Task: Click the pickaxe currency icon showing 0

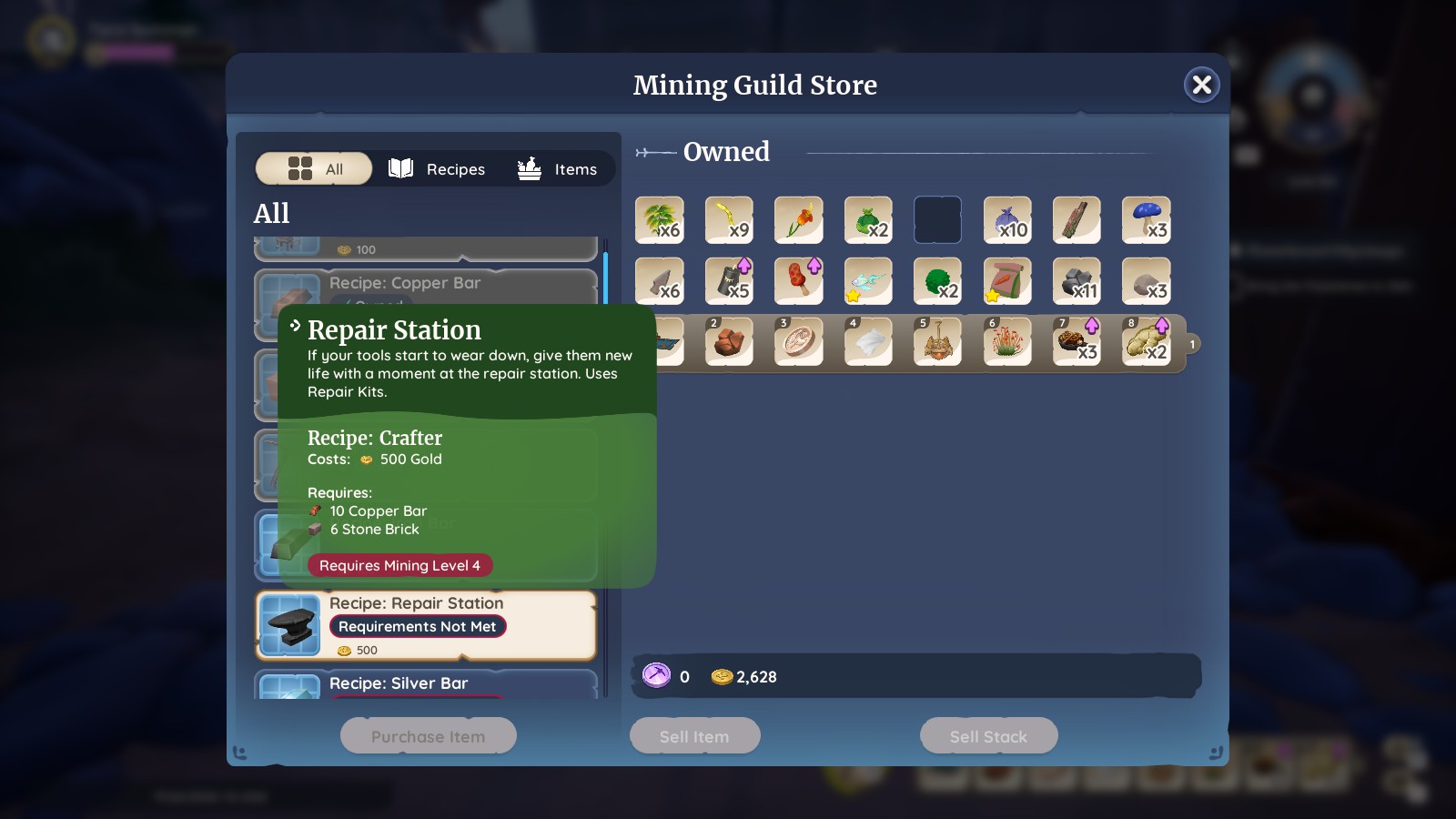Action: (658, 676)
